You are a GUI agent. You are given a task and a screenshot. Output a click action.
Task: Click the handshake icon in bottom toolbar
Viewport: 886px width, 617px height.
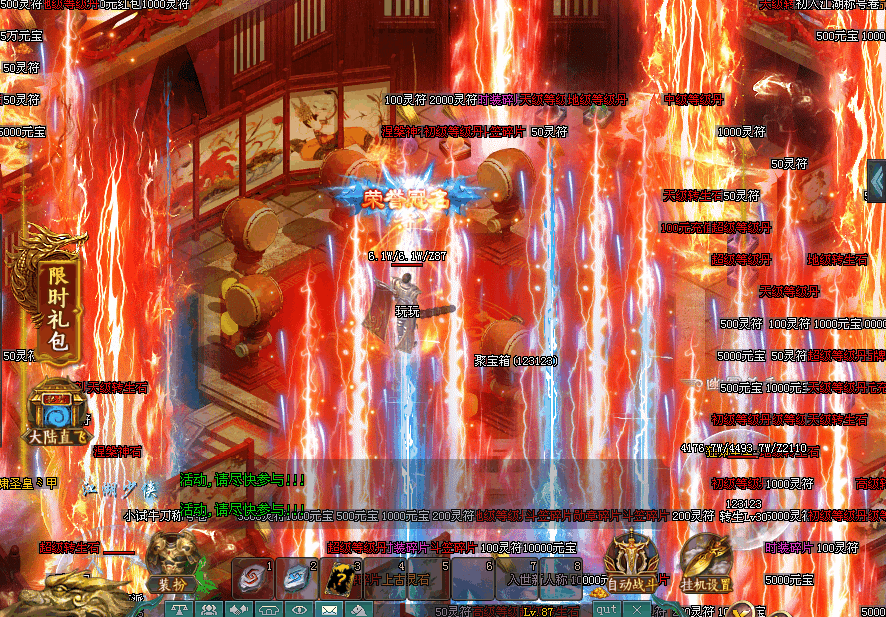coord(239,609)
